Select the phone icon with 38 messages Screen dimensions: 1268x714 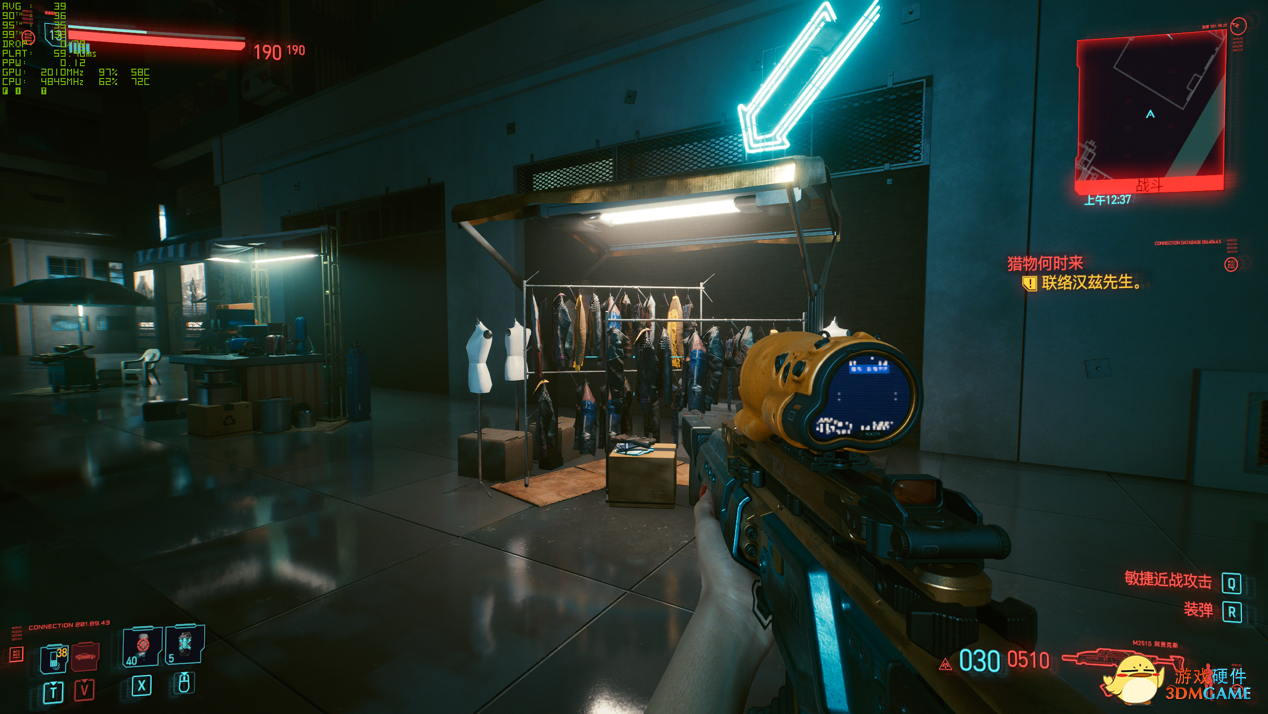click(53, 658)
